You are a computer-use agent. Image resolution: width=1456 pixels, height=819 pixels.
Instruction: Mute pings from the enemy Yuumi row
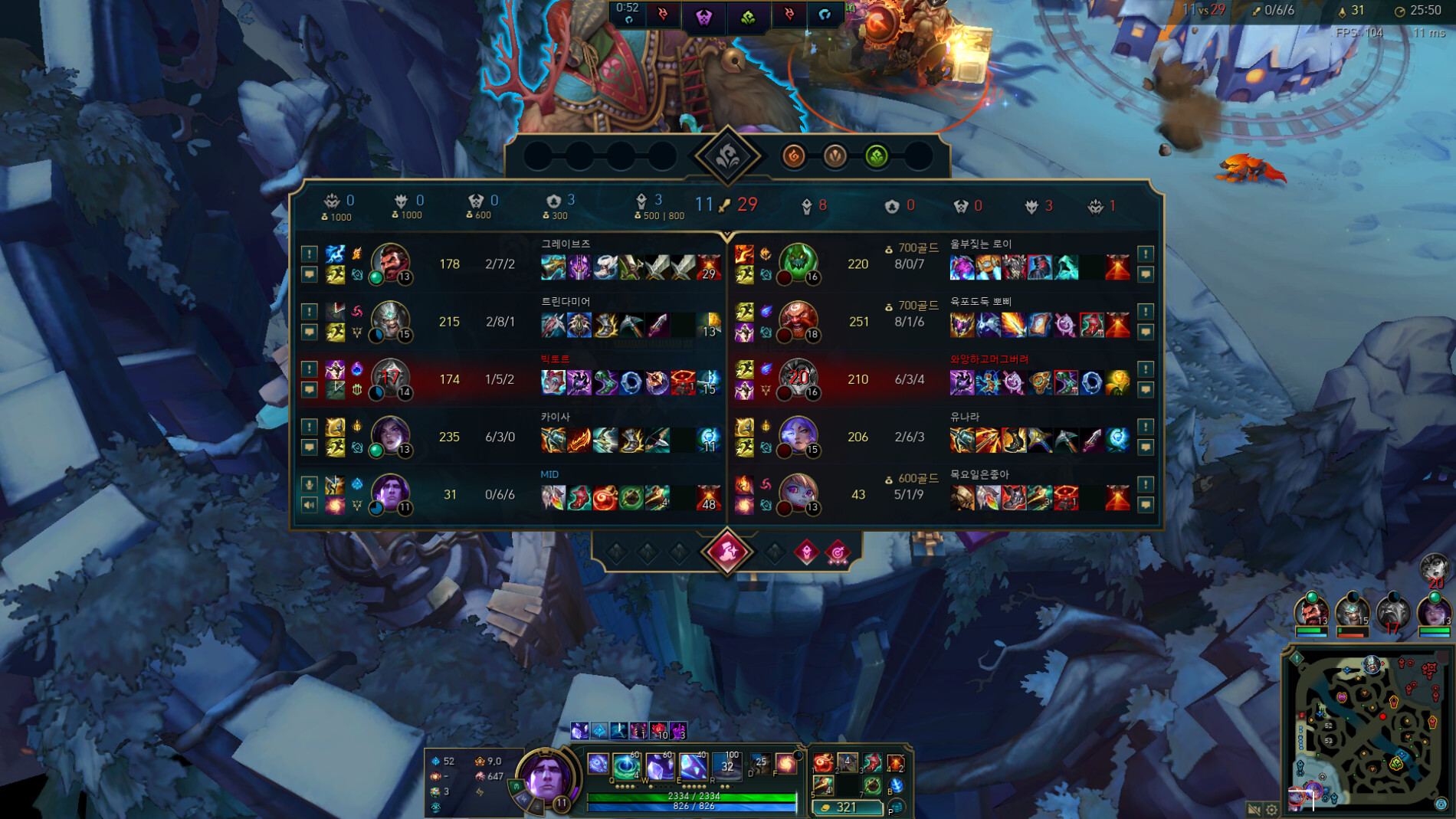click(x=1146, y=427)
